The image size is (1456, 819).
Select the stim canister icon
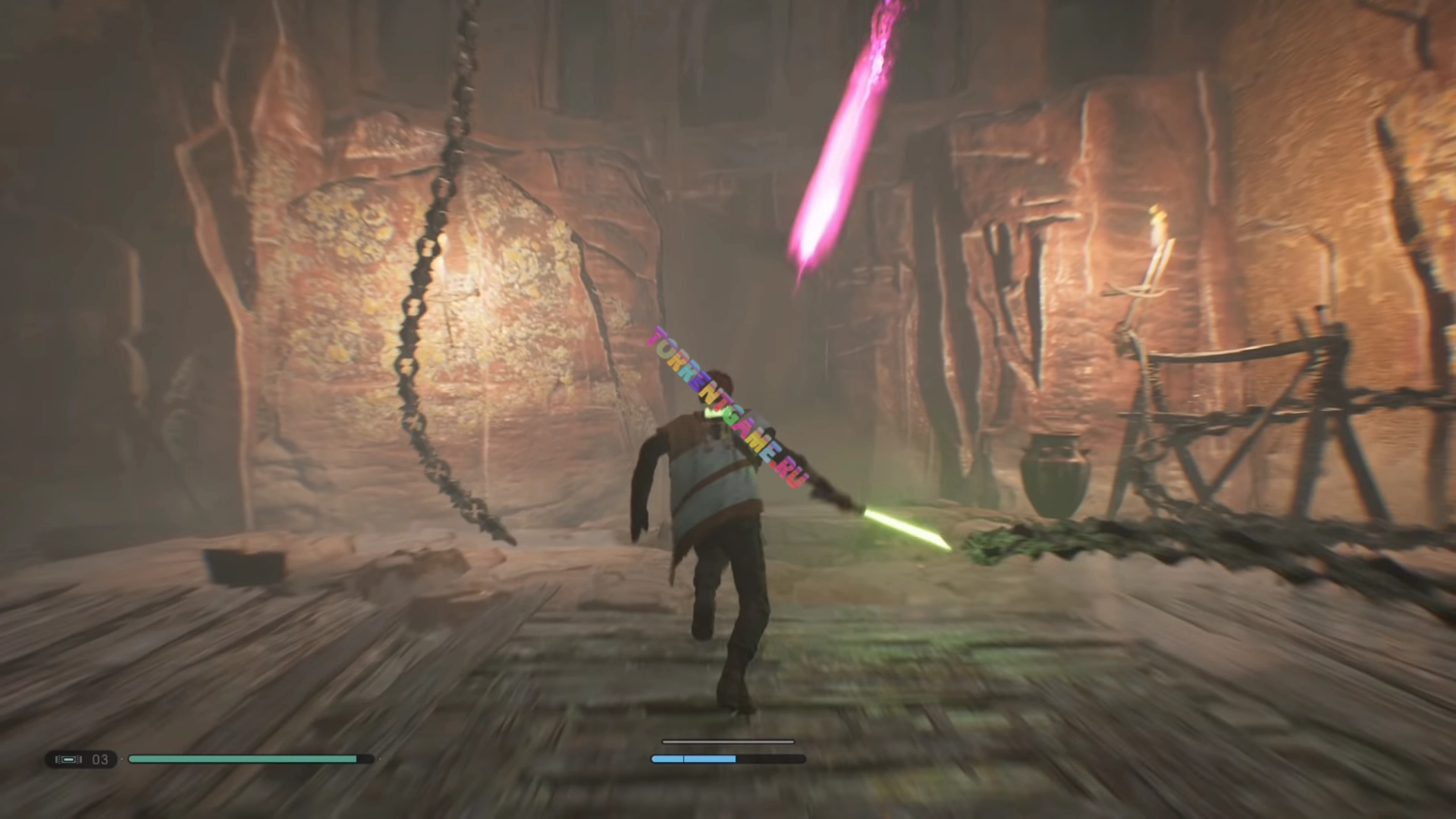pyautogui.click(x=69, y=759)
